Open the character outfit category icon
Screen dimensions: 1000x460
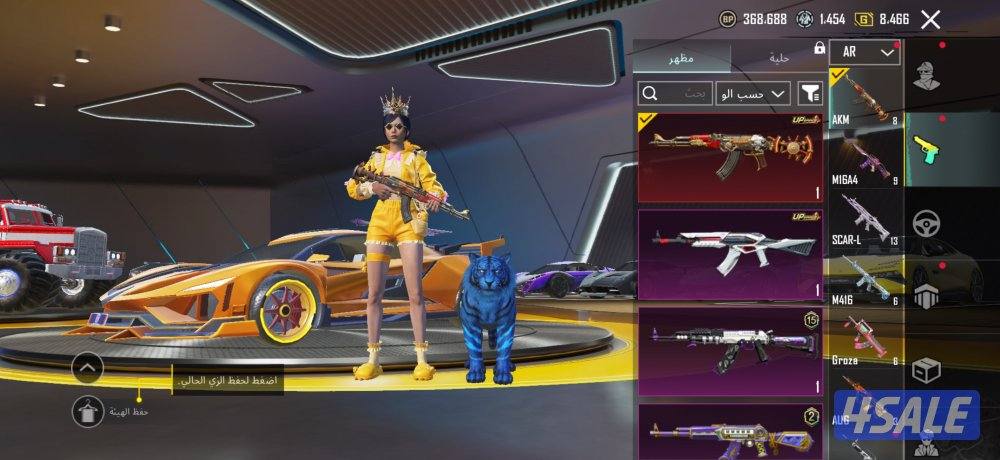pyautogui.click(x=929, y=77)
